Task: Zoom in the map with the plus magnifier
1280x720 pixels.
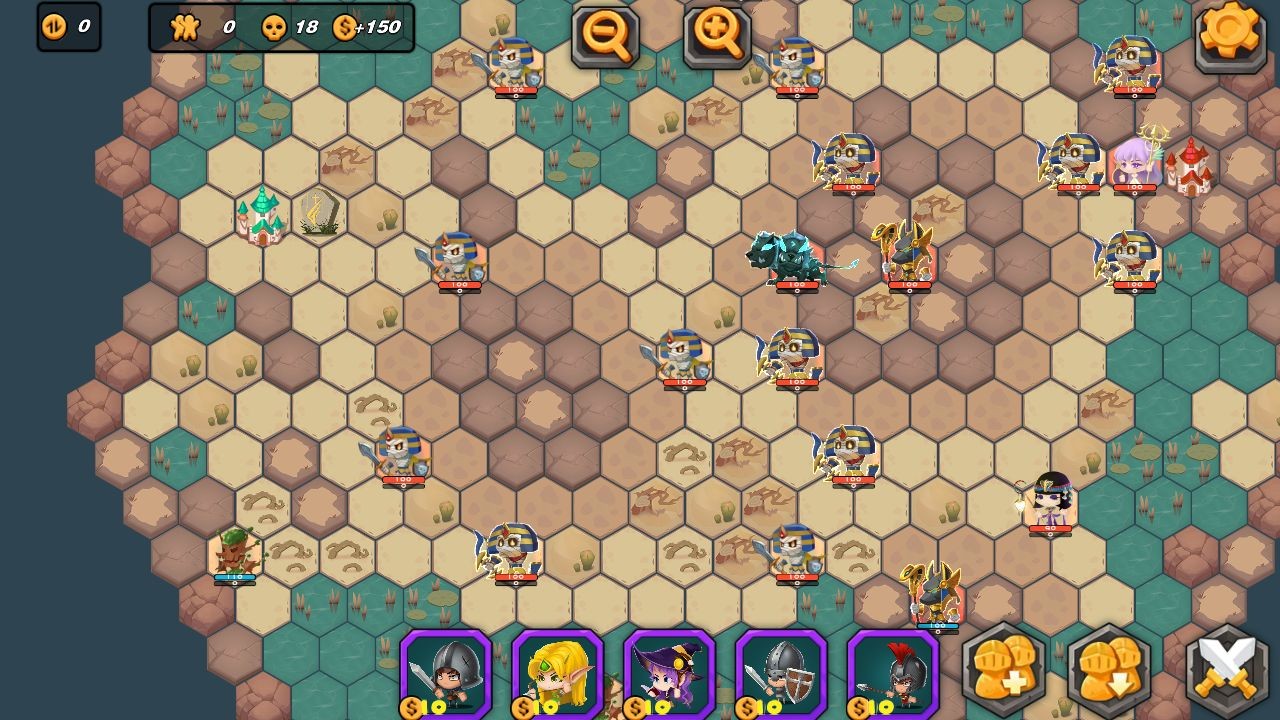Action: pyautogui.click(x=717, y=36)
